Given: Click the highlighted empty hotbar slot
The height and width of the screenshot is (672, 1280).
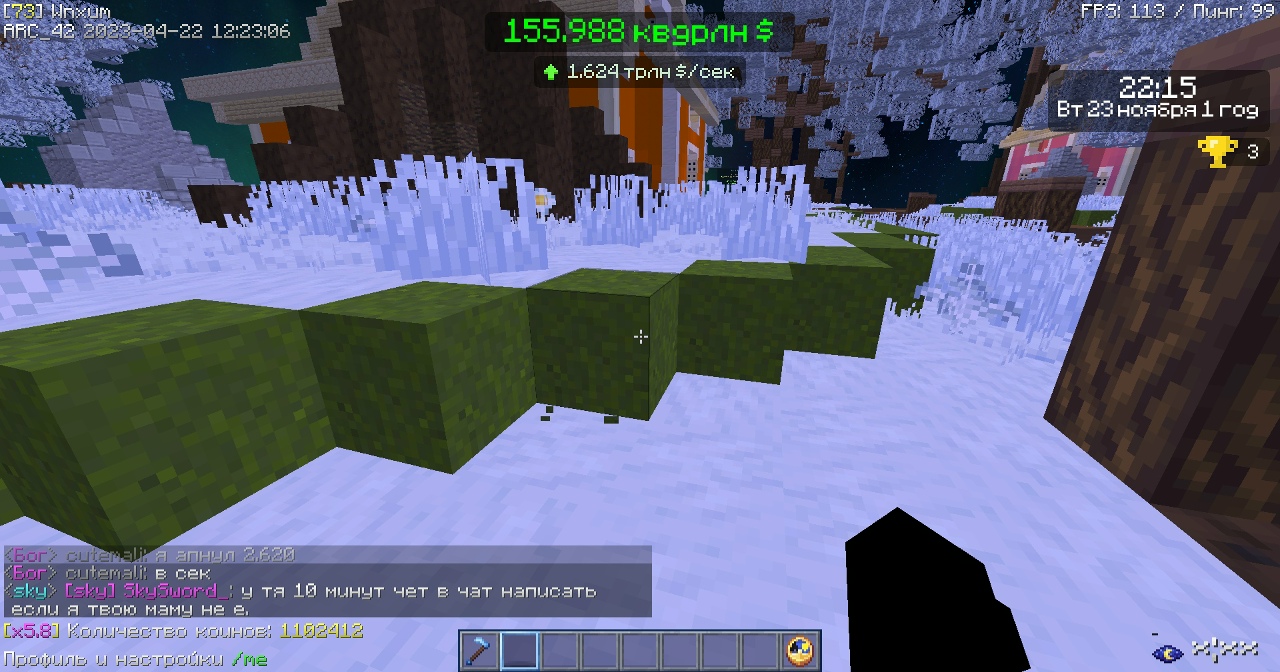Looking at the screenshot, I should (519, 651).
